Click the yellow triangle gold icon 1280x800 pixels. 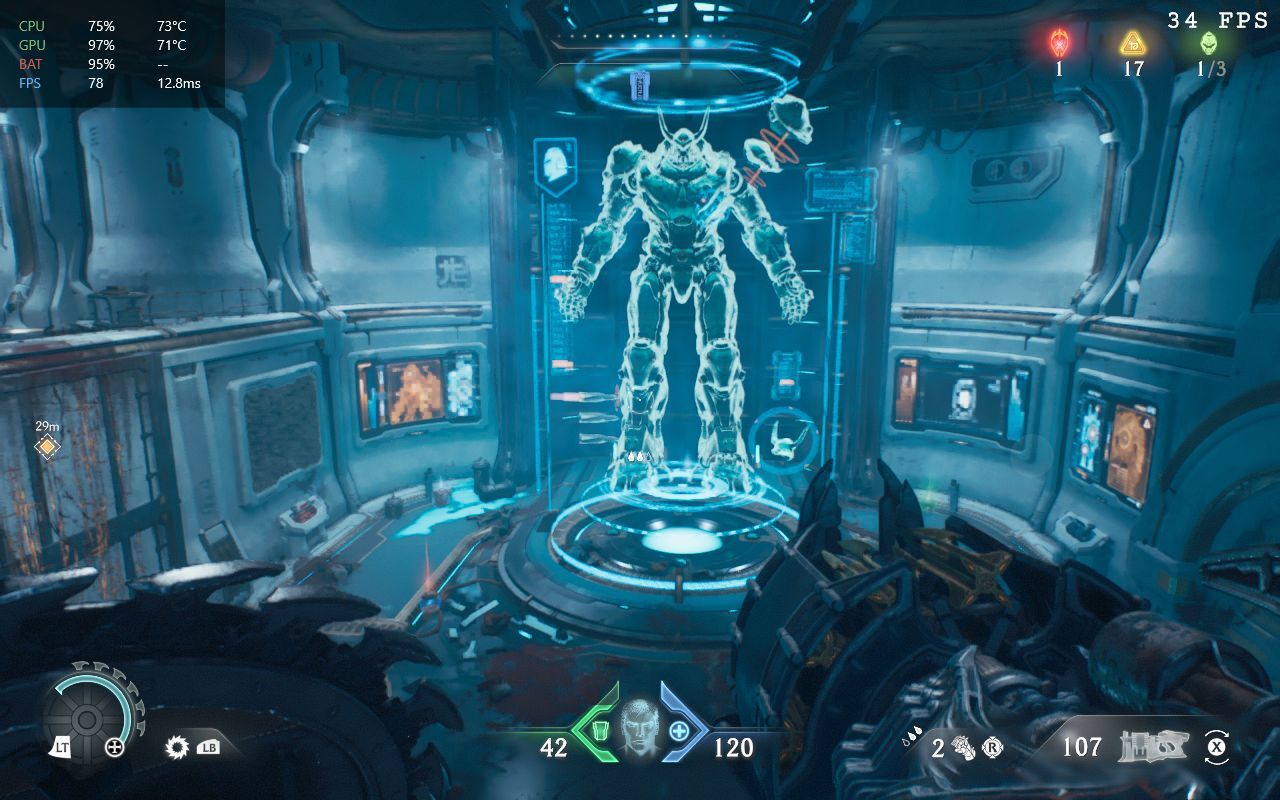point(1132,43)
